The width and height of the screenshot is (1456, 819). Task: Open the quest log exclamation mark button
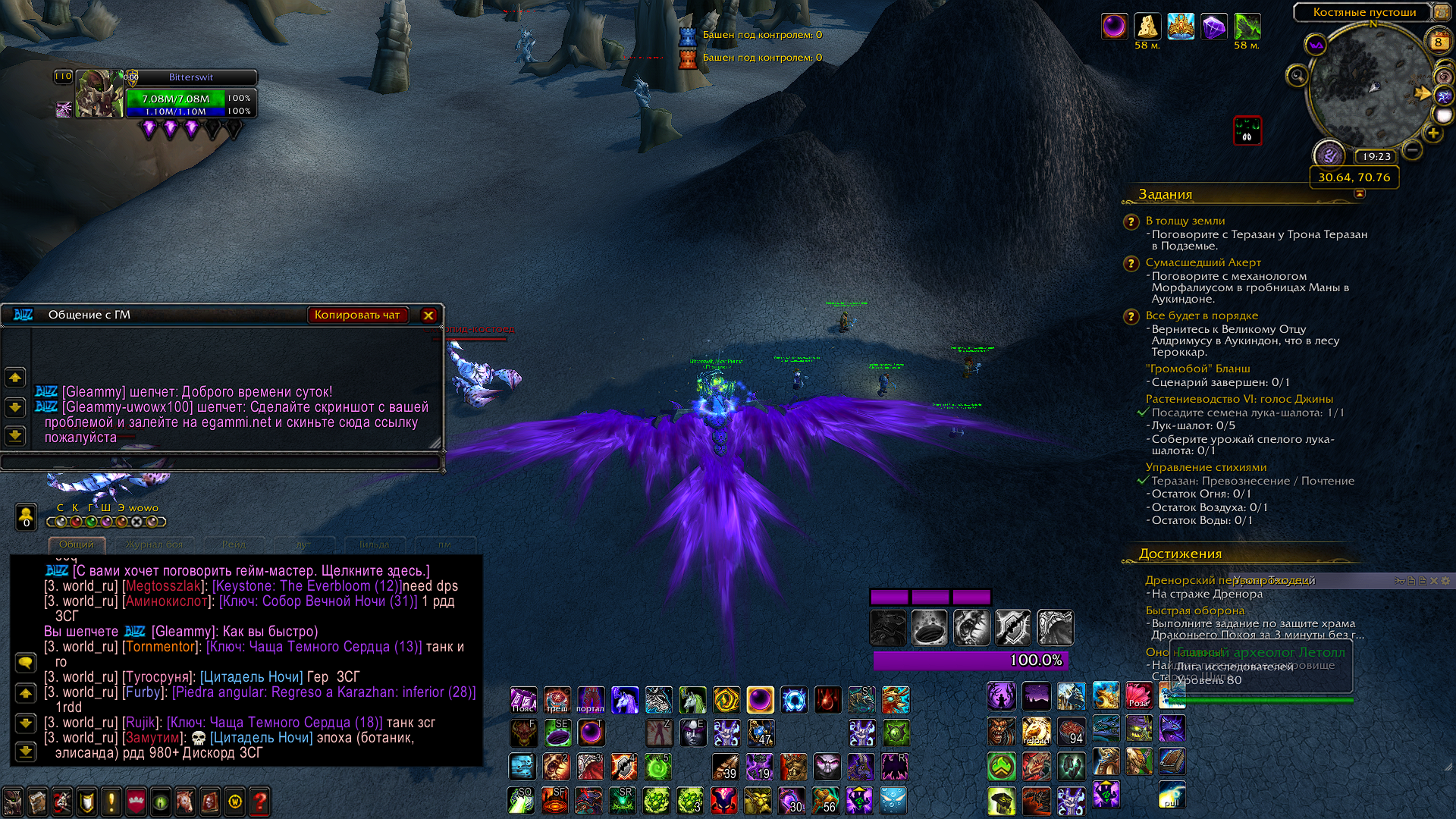[x=111, y=802]
